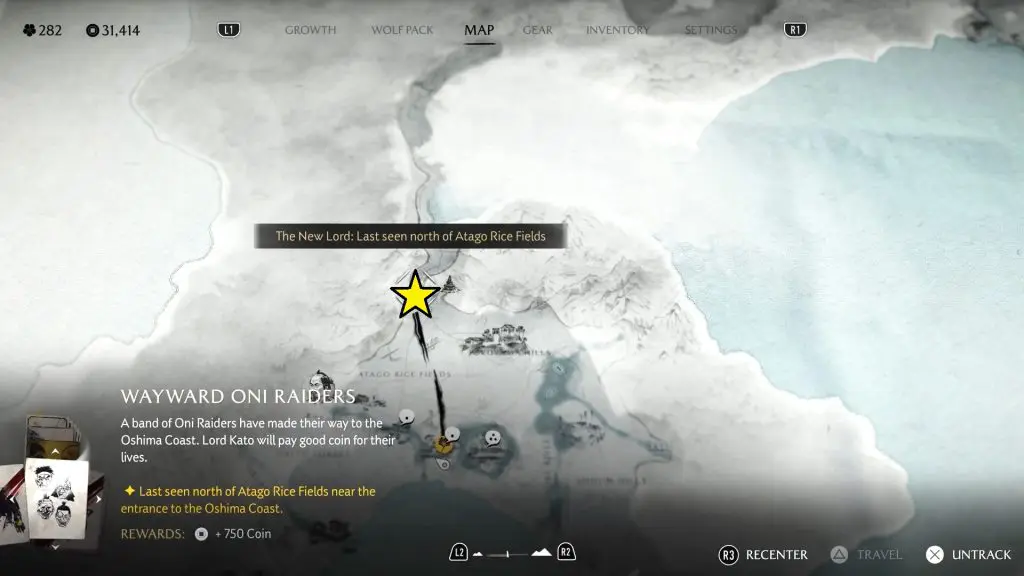Select the yellow star objective marker
The height and width of the screenshot is (576, 1024).
point(415,295)
